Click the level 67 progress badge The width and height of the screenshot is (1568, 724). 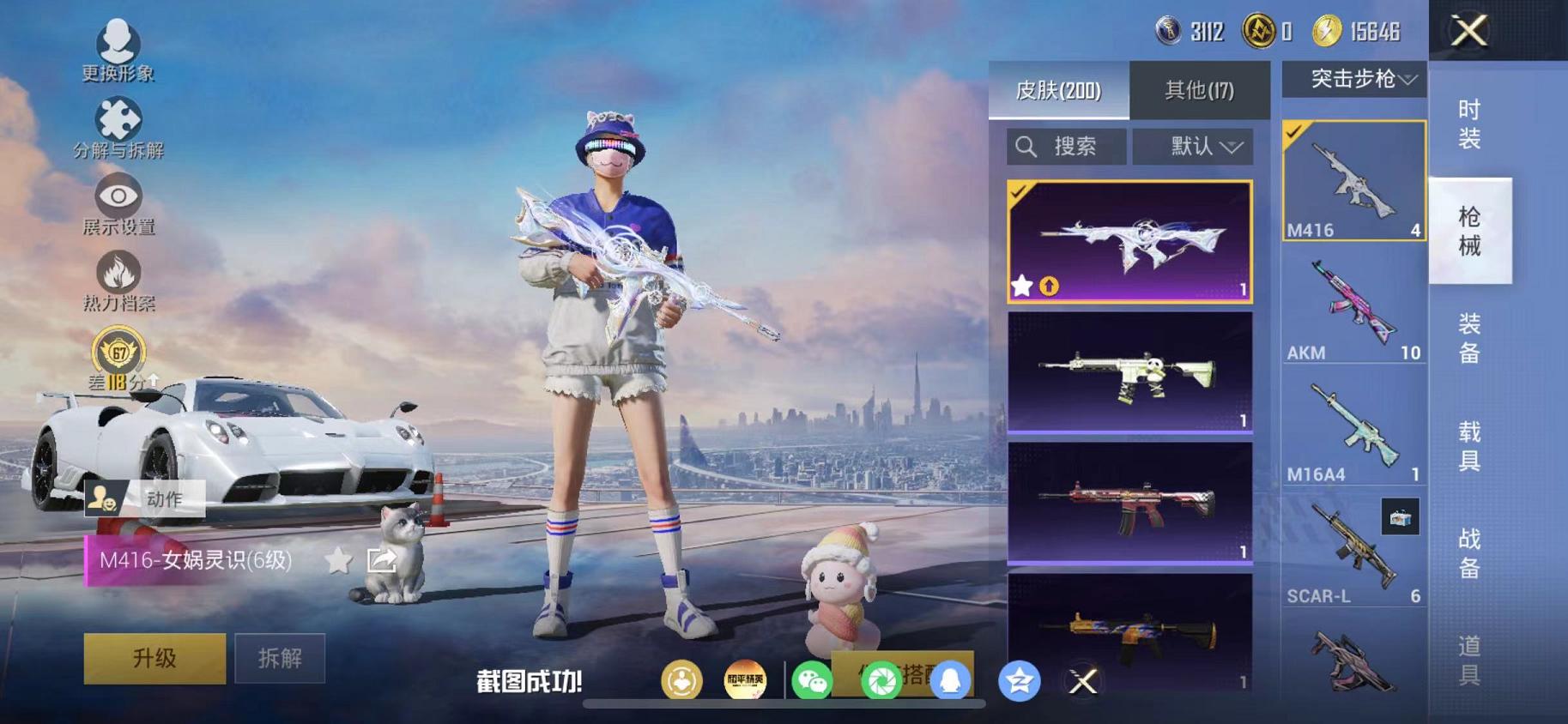[118, 353]
